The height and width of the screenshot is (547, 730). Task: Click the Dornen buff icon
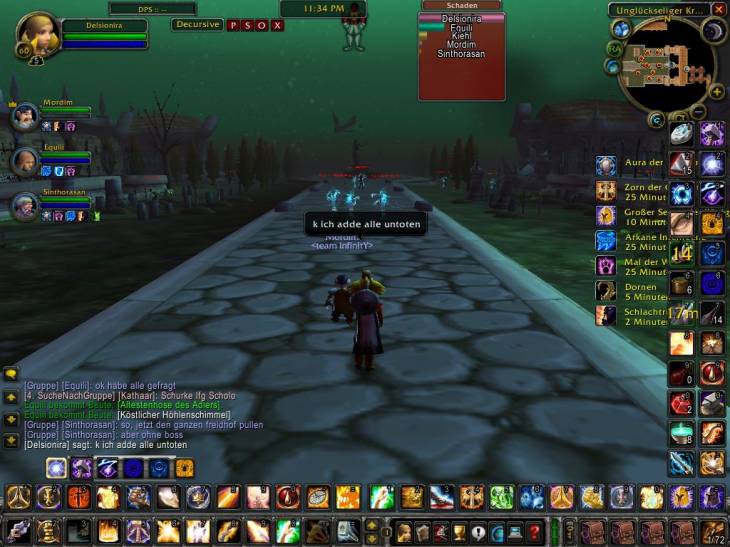coord(606,290)
